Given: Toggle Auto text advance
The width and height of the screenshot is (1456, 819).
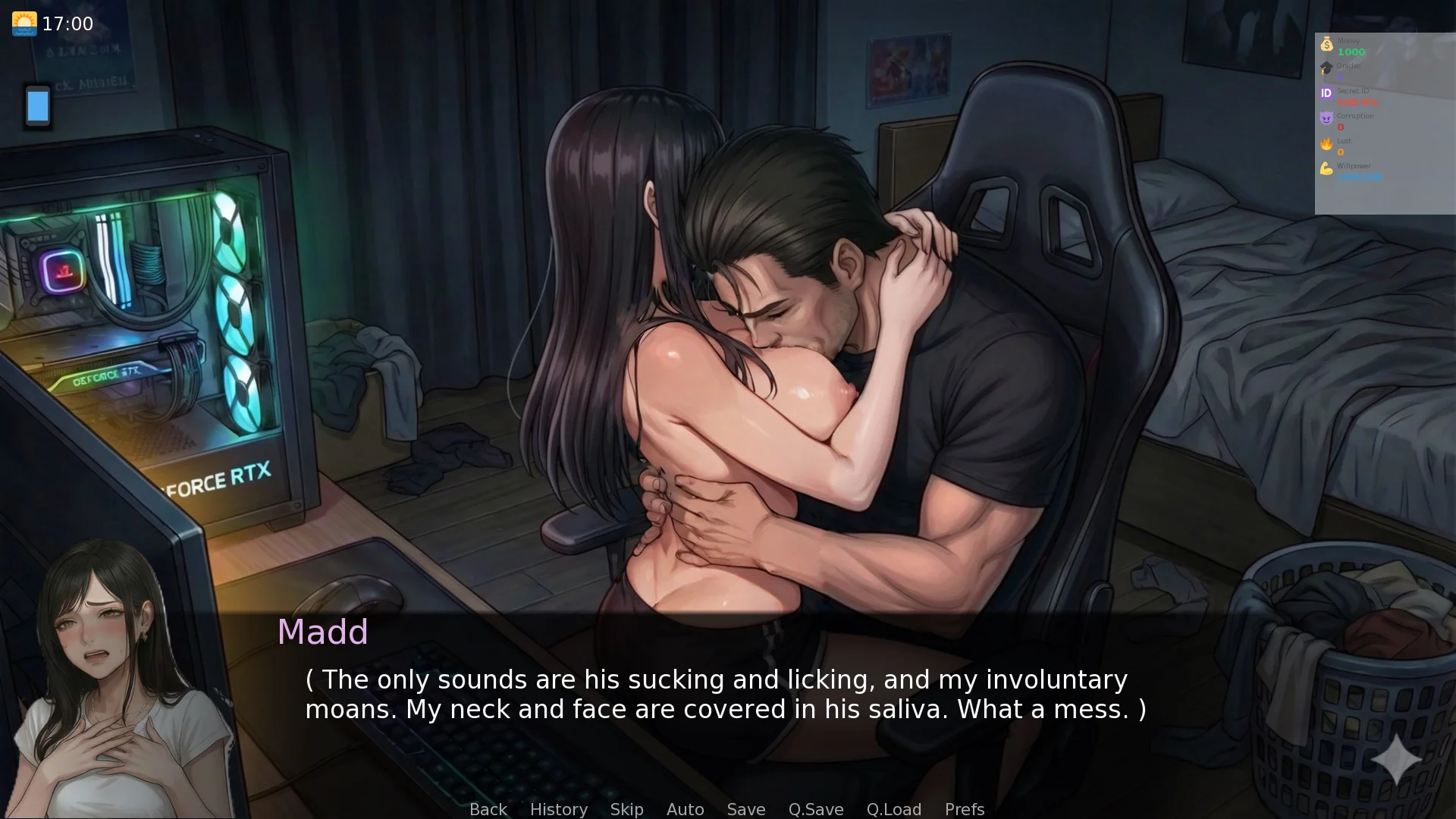Looking at the screenshot, I should click(685, 809).
